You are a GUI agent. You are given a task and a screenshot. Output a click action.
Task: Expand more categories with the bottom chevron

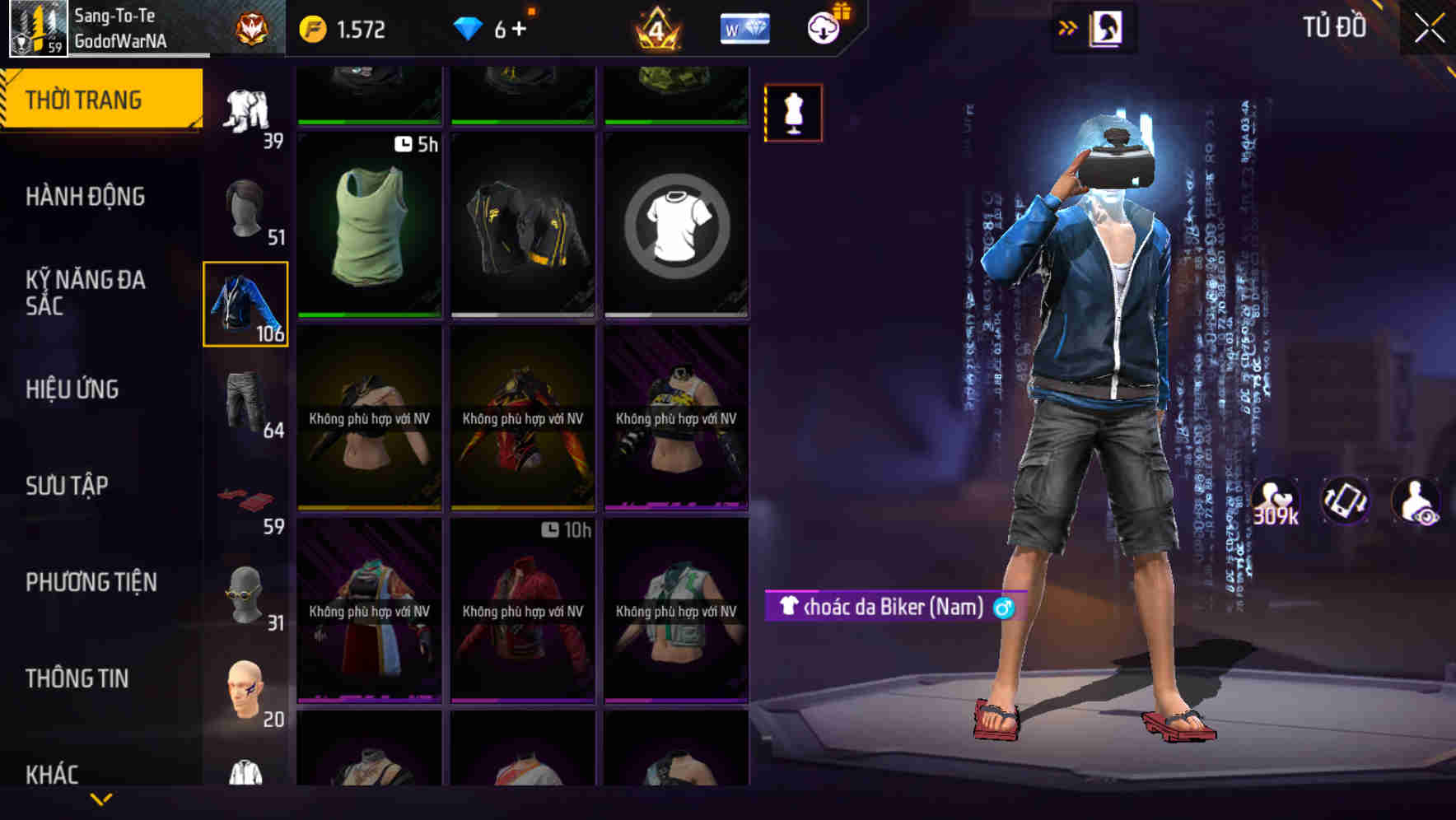[101, 798]
